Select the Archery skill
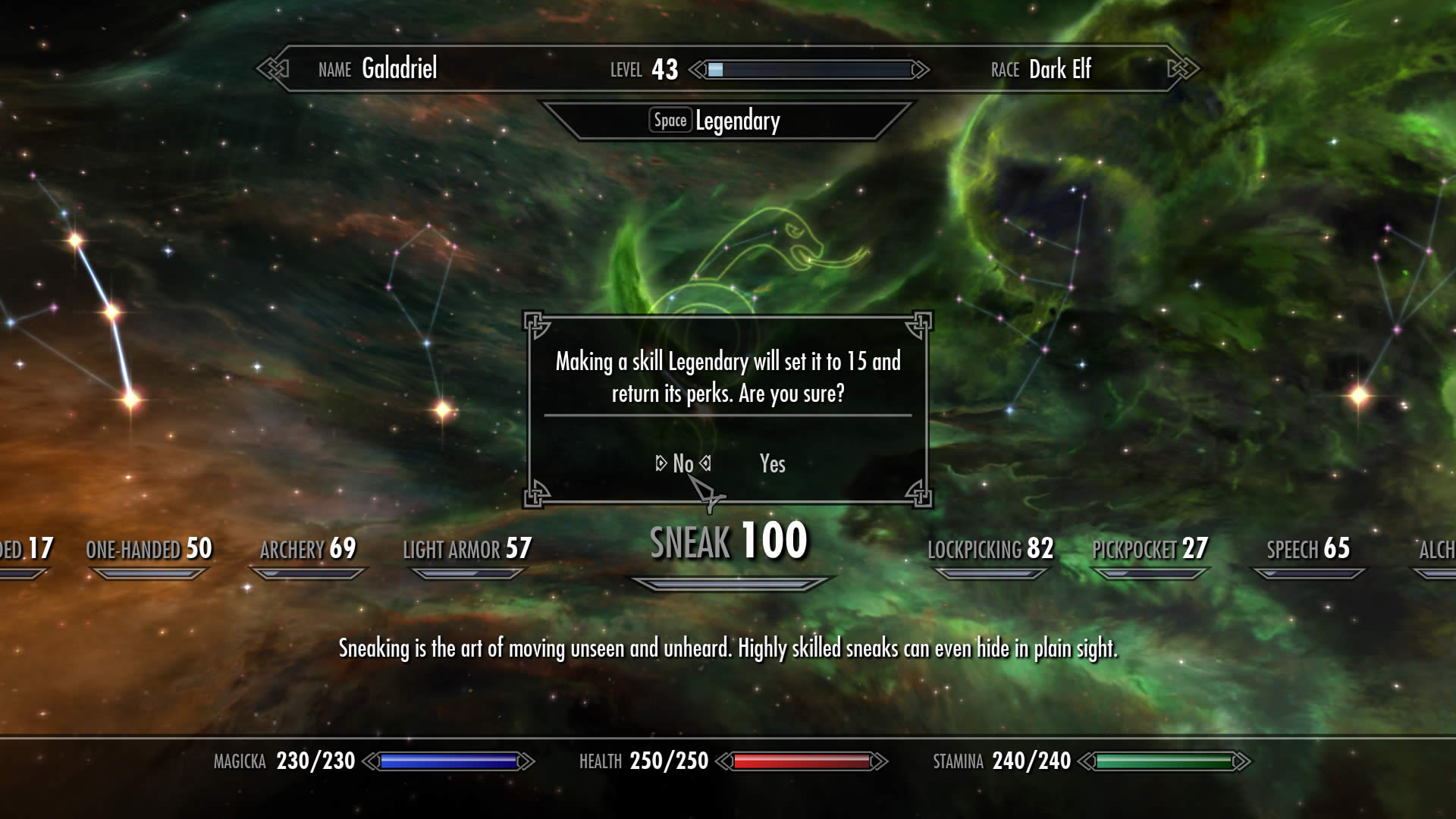The height and width of the screenshot is (819, 1456). (x=307, y=549)
